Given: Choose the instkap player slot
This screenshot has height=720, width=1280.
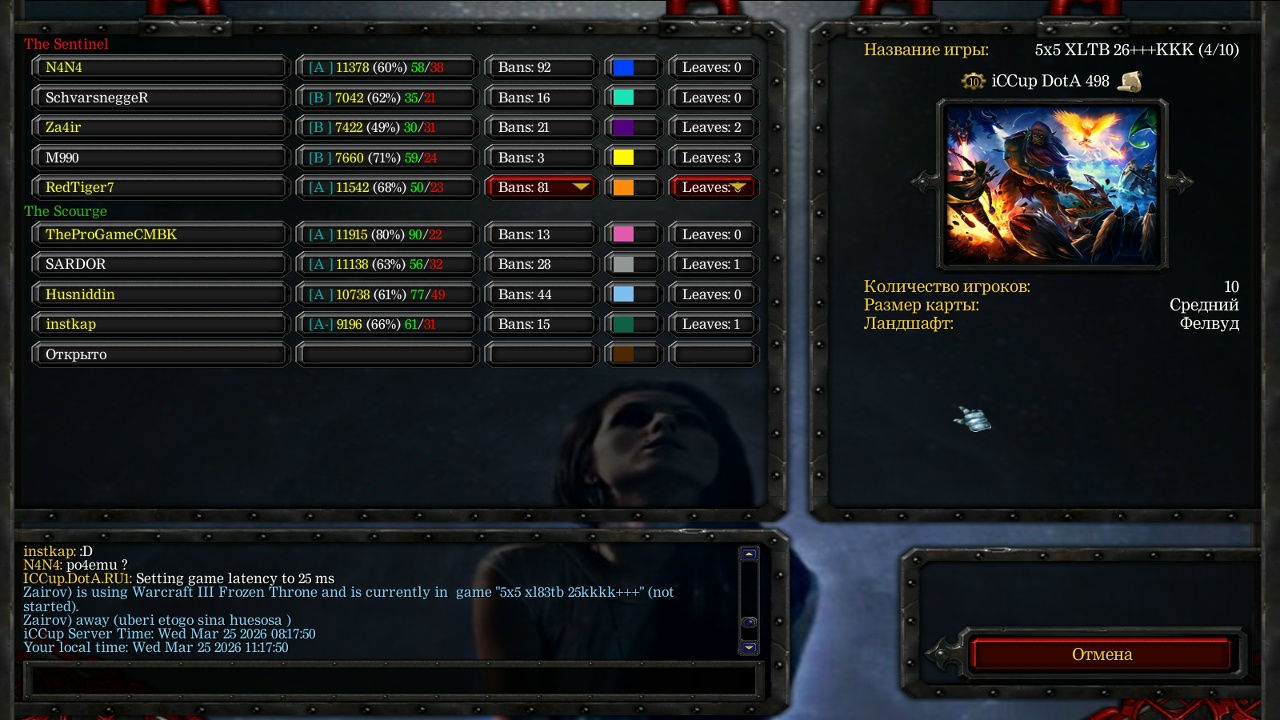Looking at the screenshot, I should pyautogui.click(x=160, y=325).
